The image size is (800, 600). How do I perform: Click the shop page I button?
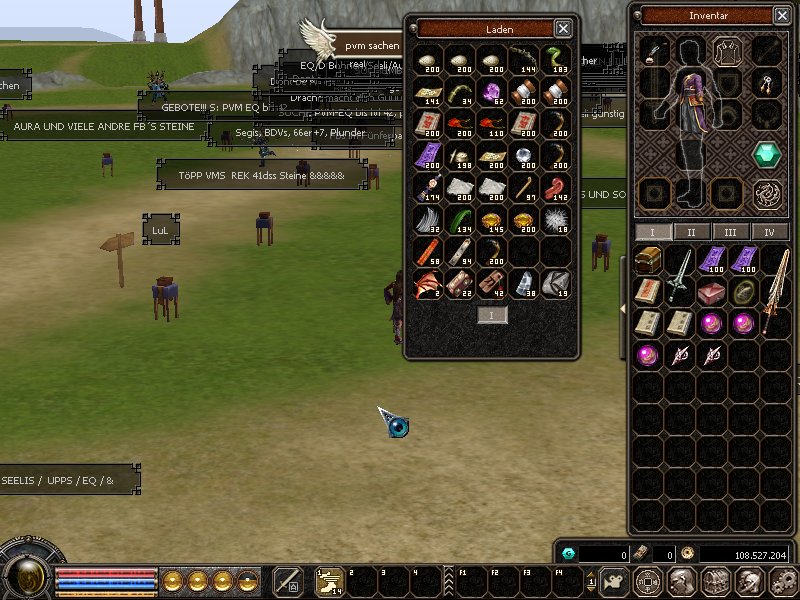tap(491, 315)
